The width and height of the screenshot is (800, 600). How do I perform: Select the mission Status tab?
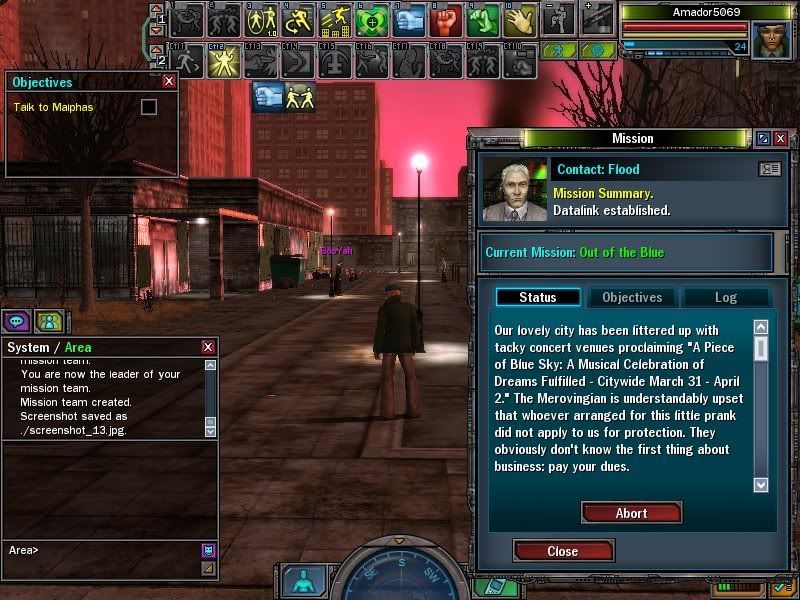tap(538, 297)
